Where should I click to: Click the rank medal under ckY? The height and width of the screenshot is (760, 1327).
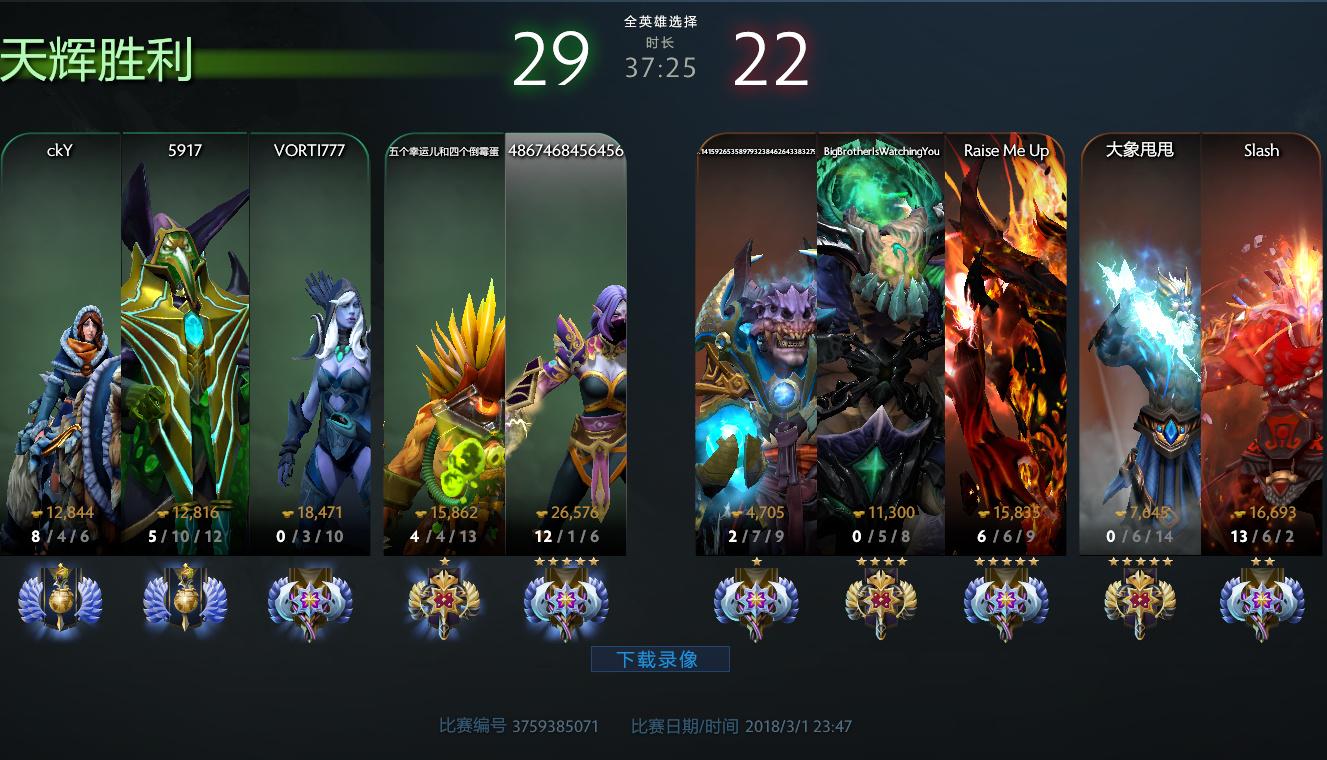tap(61, 599)
